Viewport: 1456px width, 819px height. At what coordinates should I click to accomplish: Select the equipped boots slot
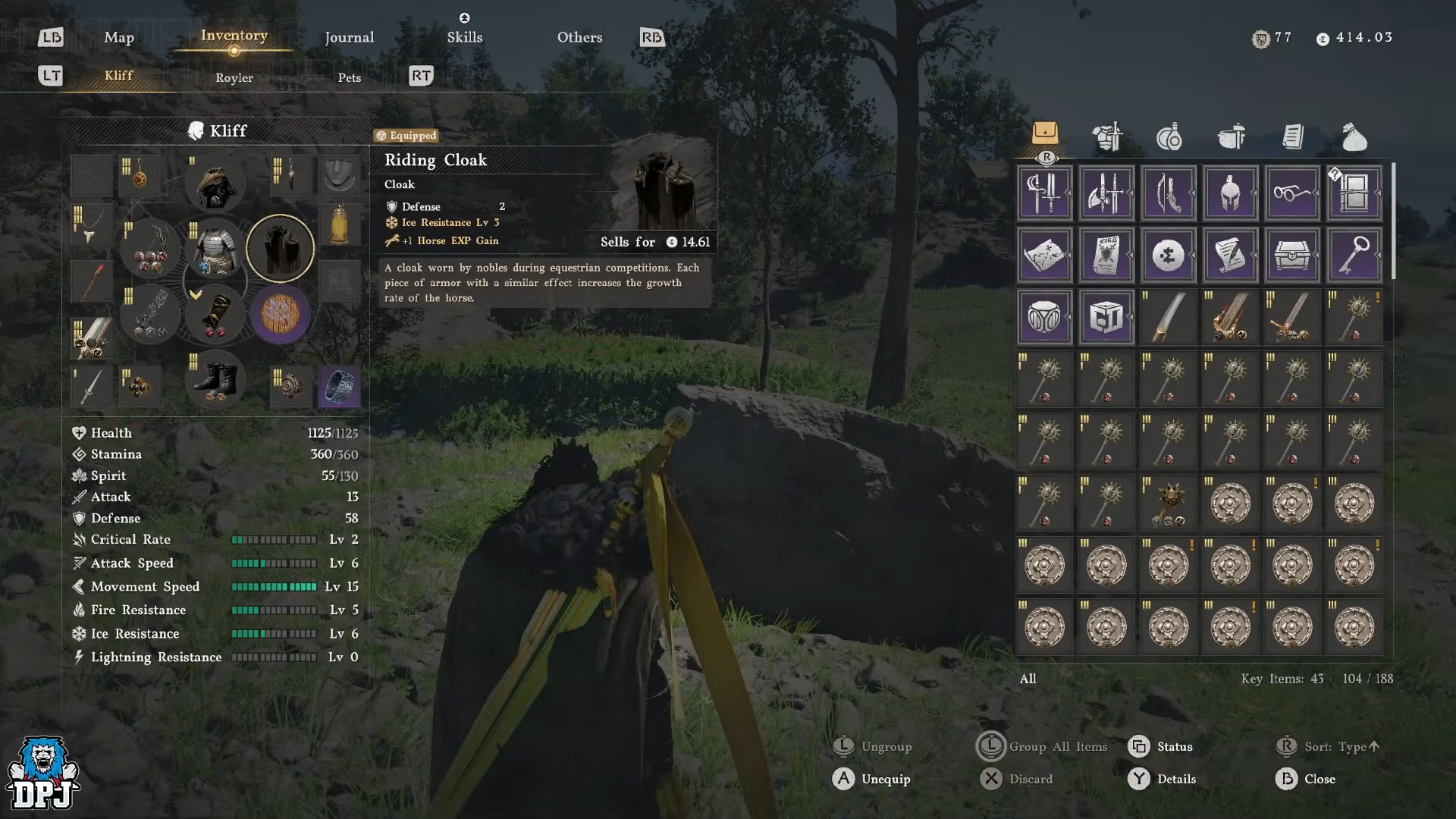tap(215, 379)
